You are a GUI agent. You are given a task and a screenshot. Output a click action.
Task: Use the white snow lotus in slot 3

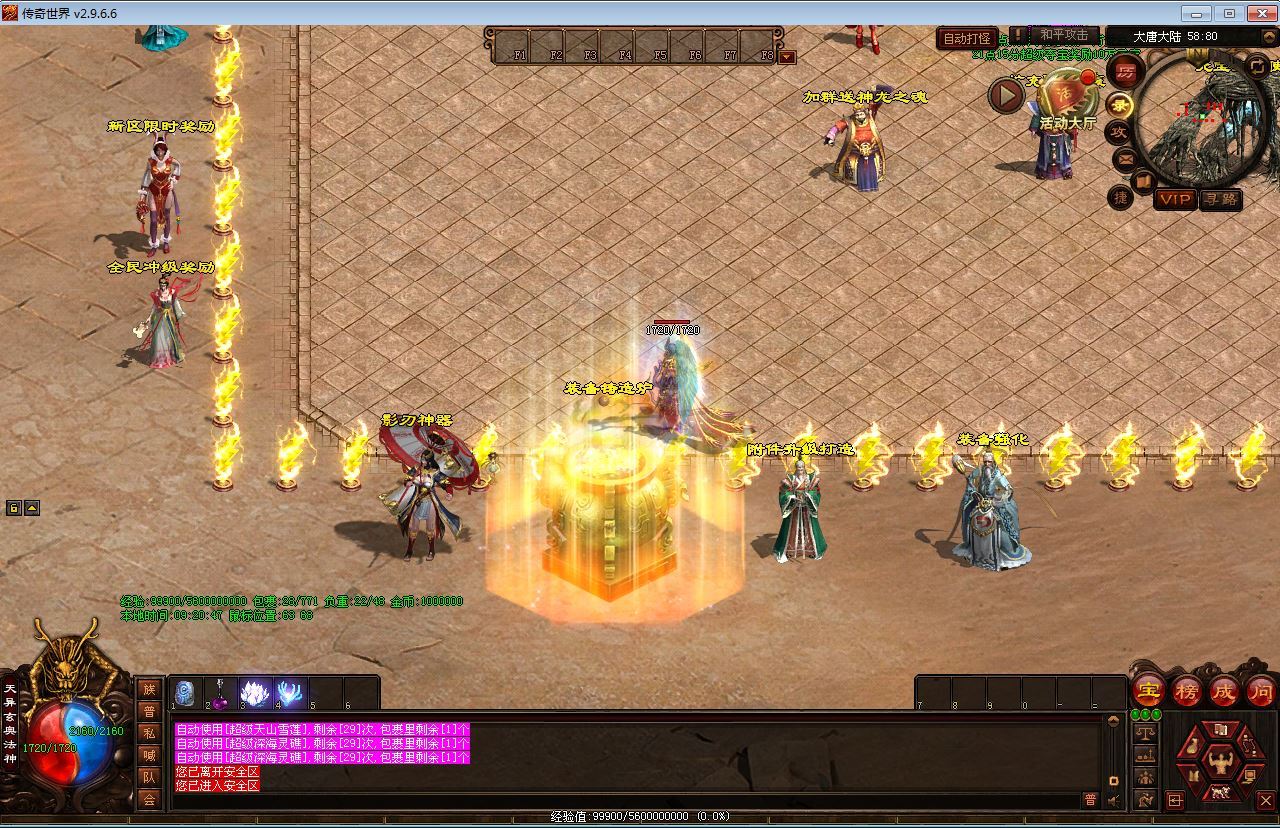click(x=255, y=693)
